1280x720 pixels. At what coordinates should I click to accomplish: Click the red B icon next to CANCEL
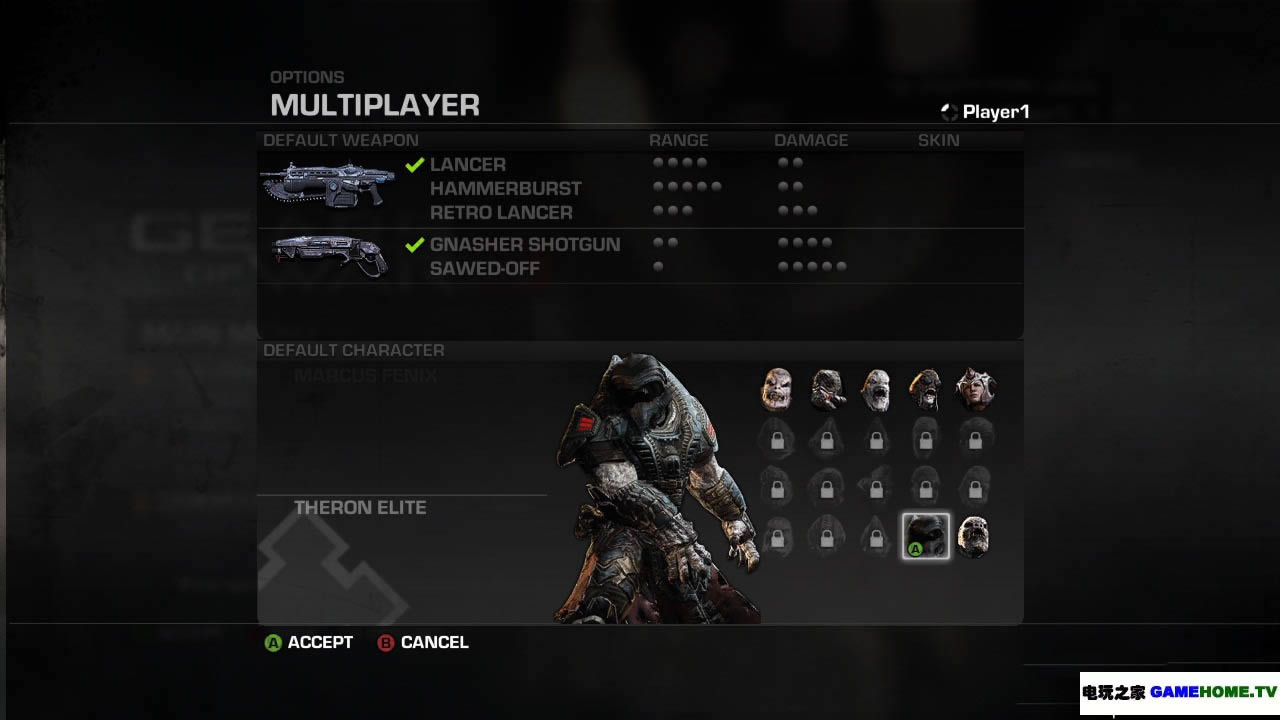pos(384,643)
